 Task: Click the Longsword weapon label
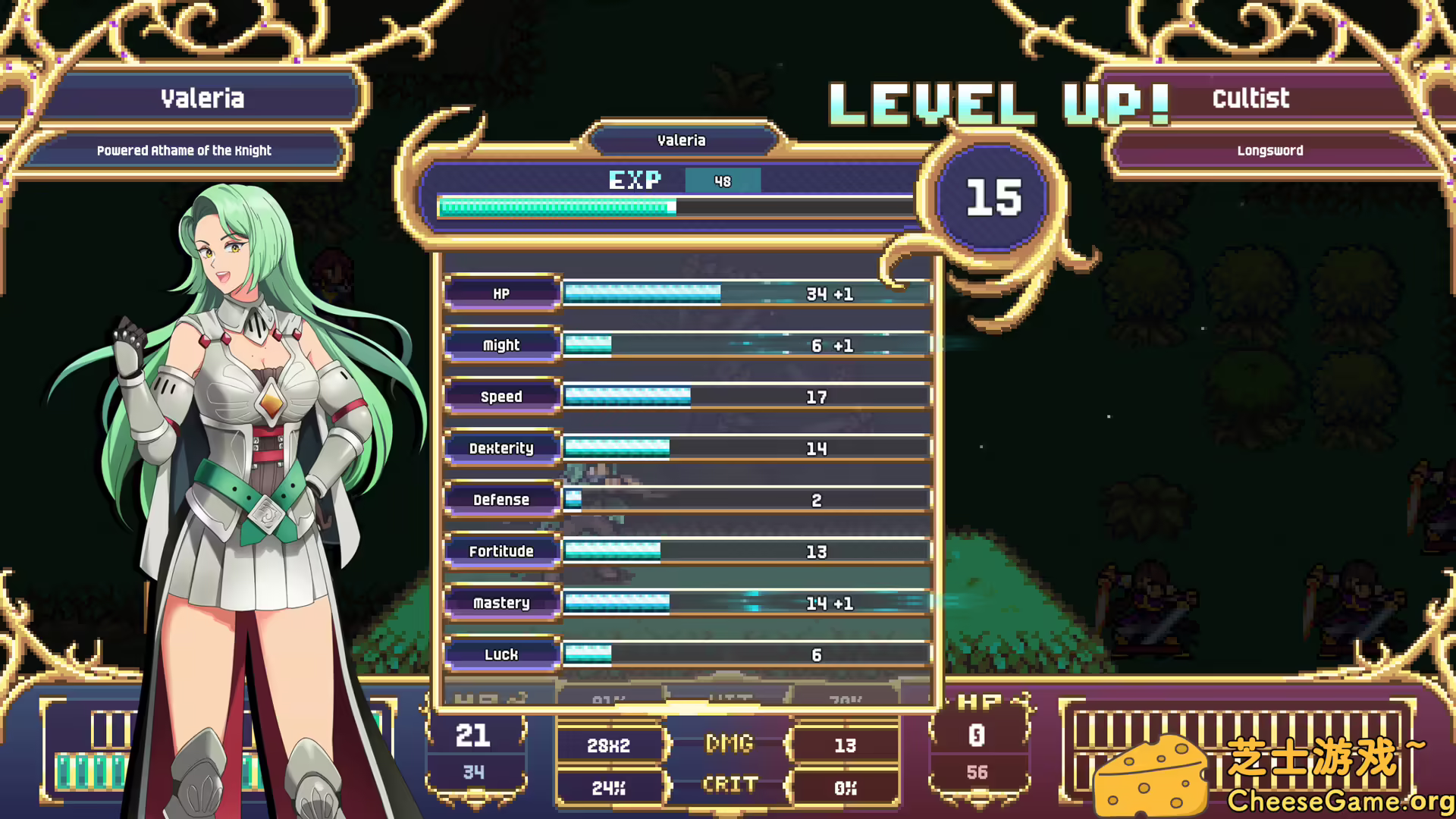click(x=1269, y=150)
